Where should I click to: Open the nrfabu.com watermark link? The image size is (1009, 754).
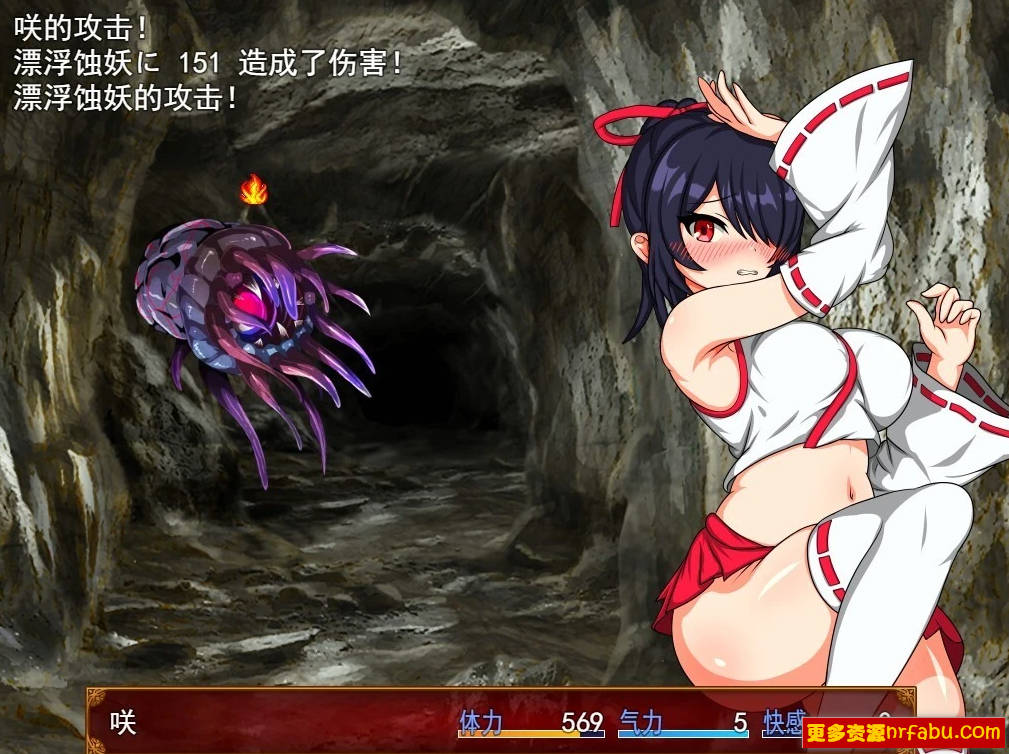(904, 733)
